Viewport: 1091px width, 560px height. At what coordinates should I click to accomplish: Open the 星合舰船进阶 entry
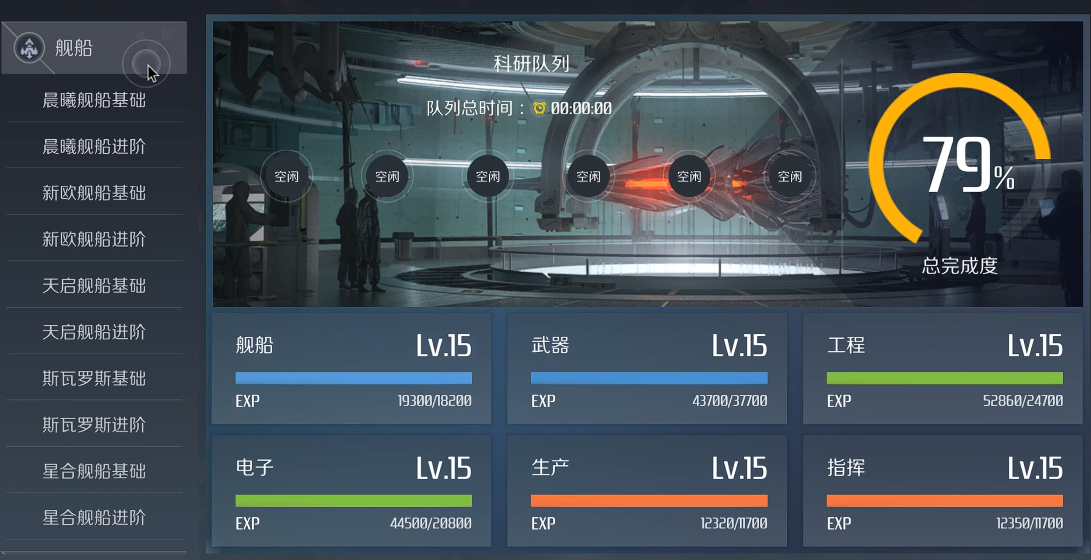94,517
